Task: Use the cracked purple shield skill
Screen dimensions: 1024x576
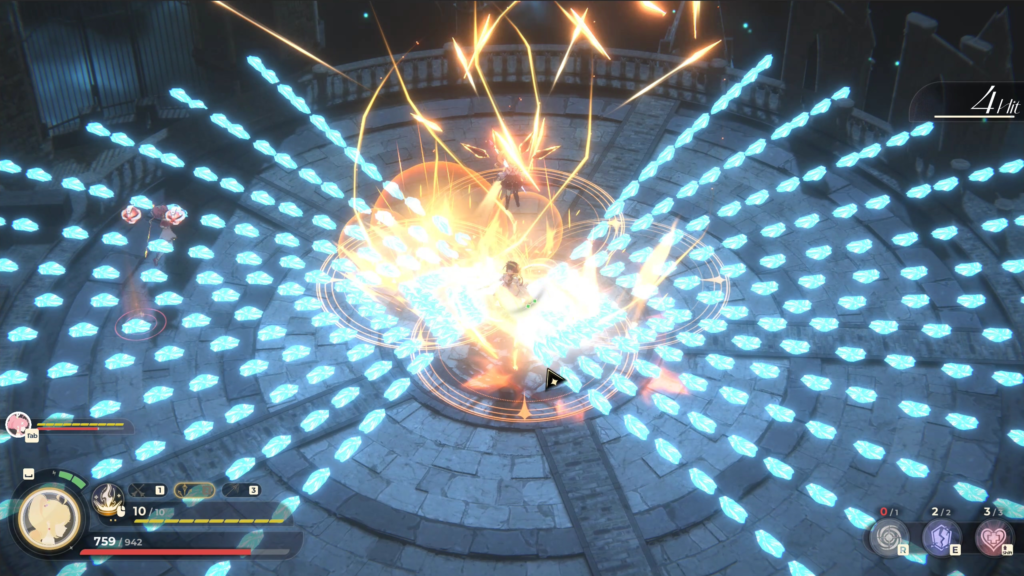Action: click(x=940, y=537)
